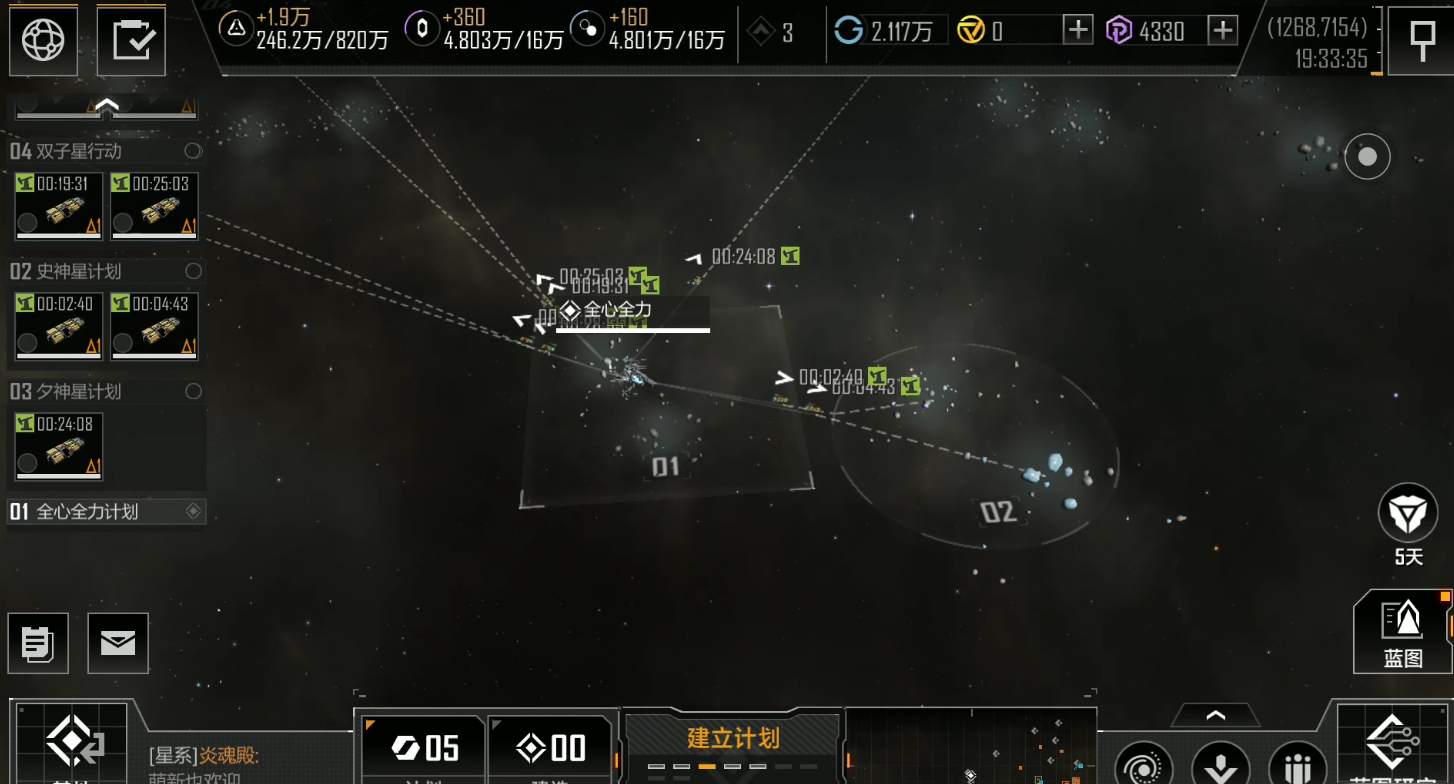Switch to the 05 计划 tab

click(421, 748)
